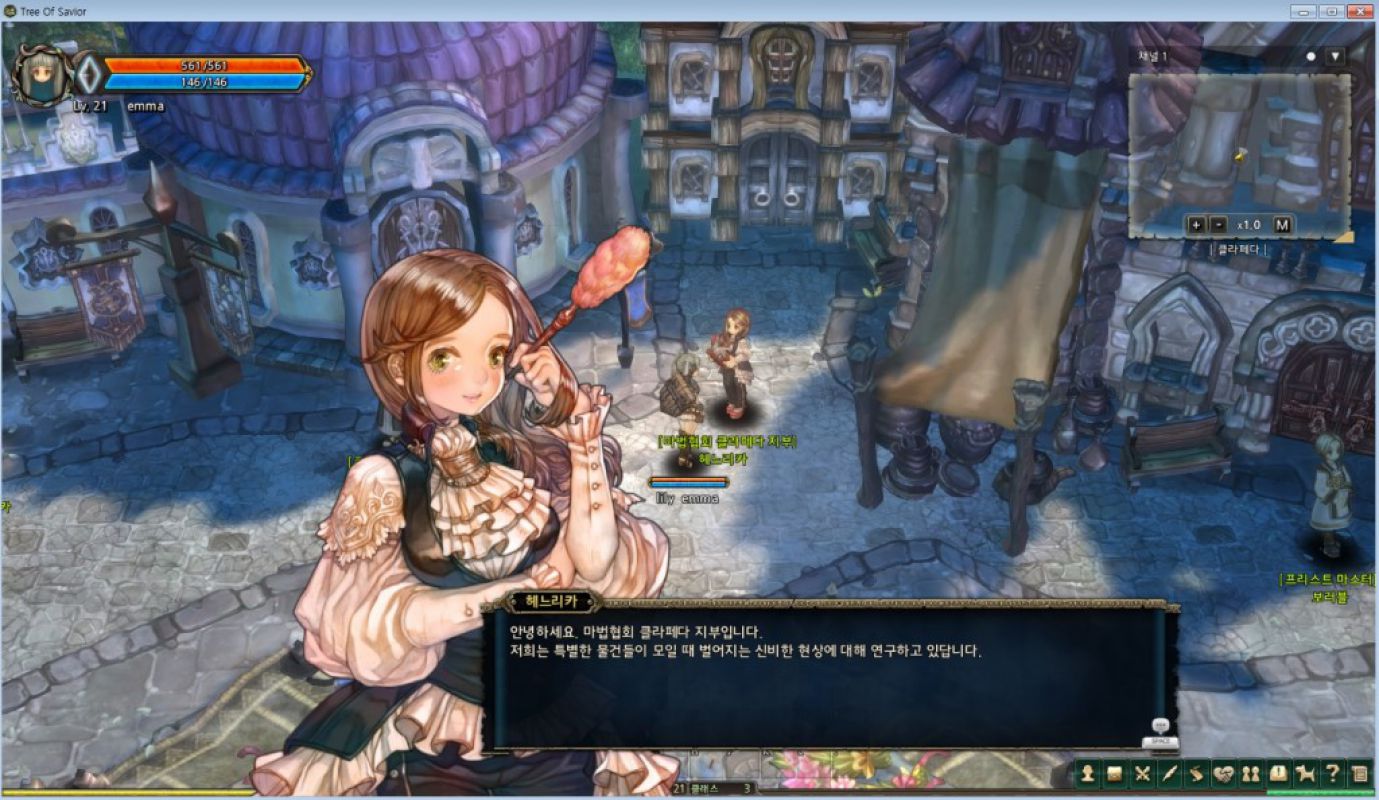This screenshot has height=800, width=1379.
Task: Click the exclamation book quest icon
Action: pos(1277,773)
